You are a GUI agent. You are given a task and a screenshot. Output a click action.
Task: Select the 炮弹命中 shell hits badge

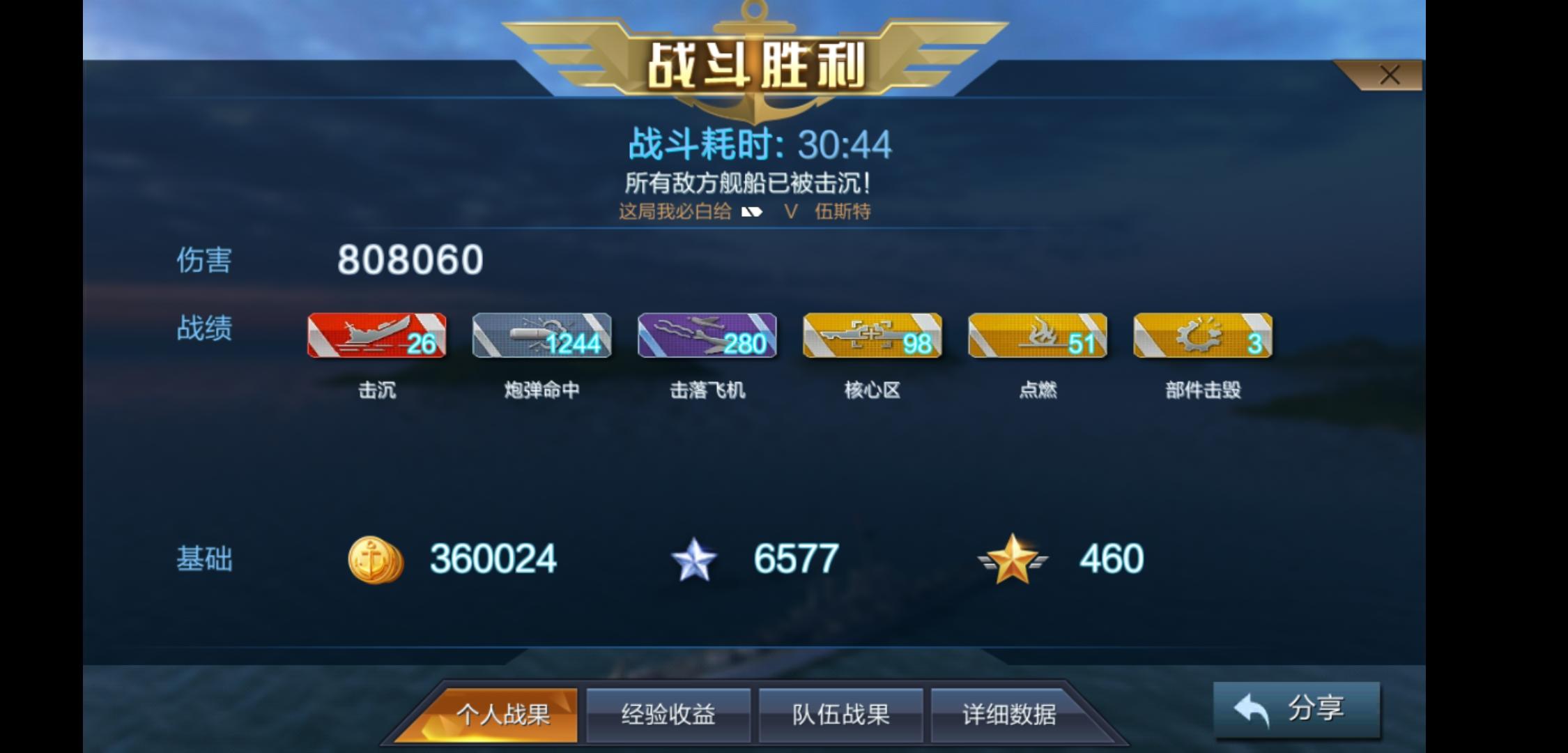click(x=541, y=337)
